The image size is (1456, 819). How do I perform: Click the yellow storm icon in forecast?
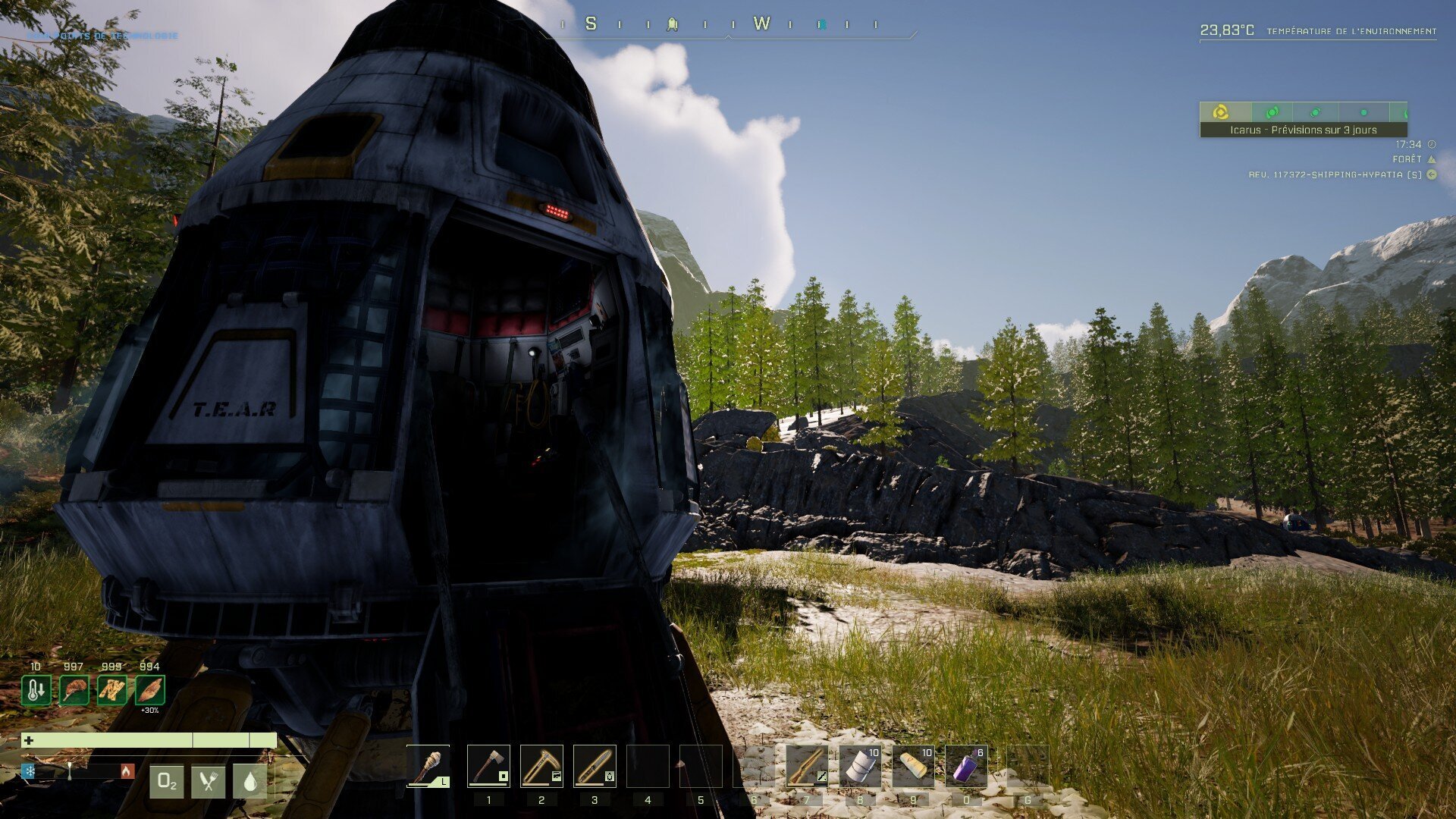click(x=1221, y=112)
